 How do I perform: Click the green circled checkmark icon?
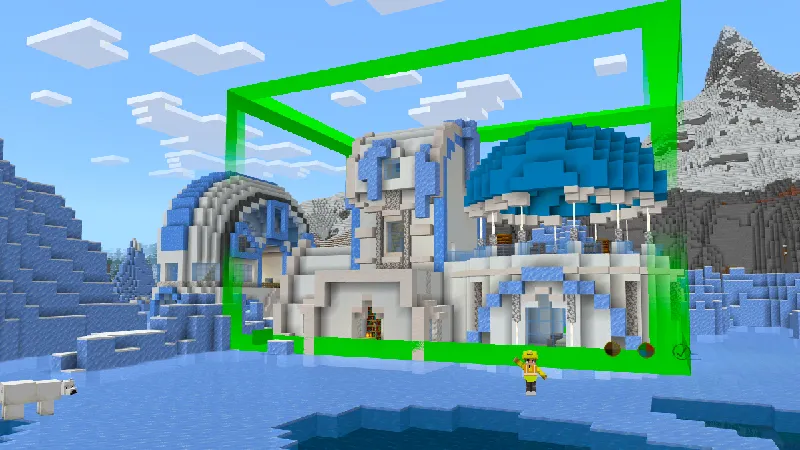pos(681,351)
